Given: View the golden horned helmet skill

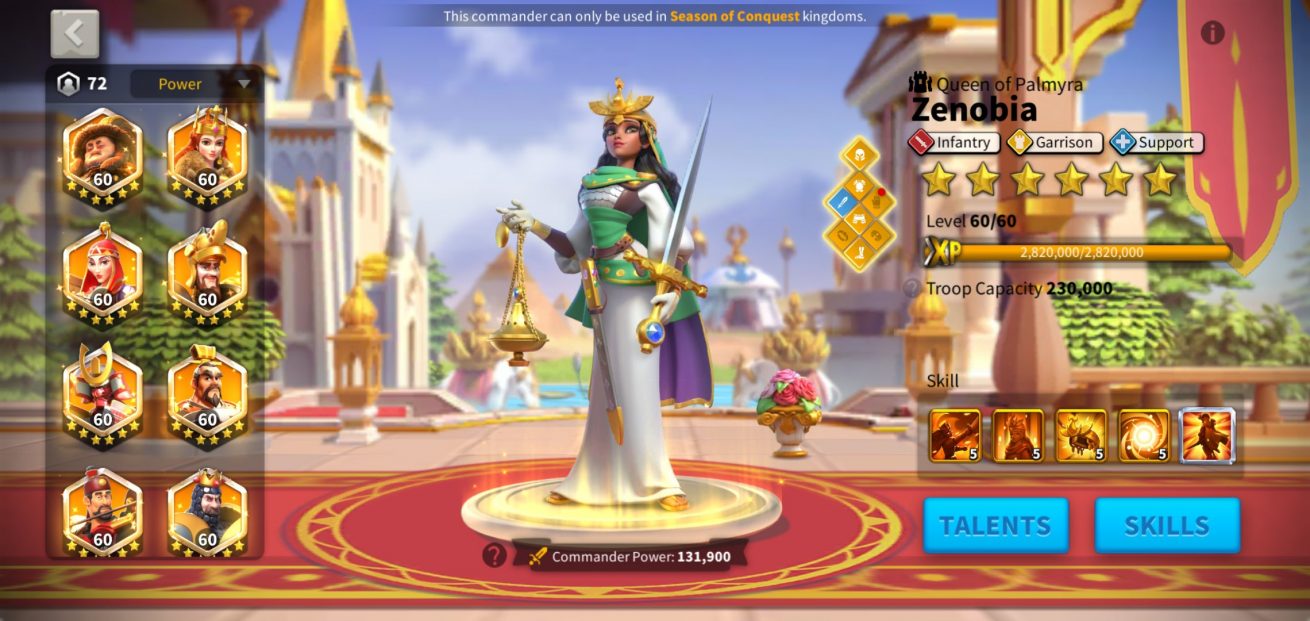Looking at the screenshot, I should pos(1081,435).
